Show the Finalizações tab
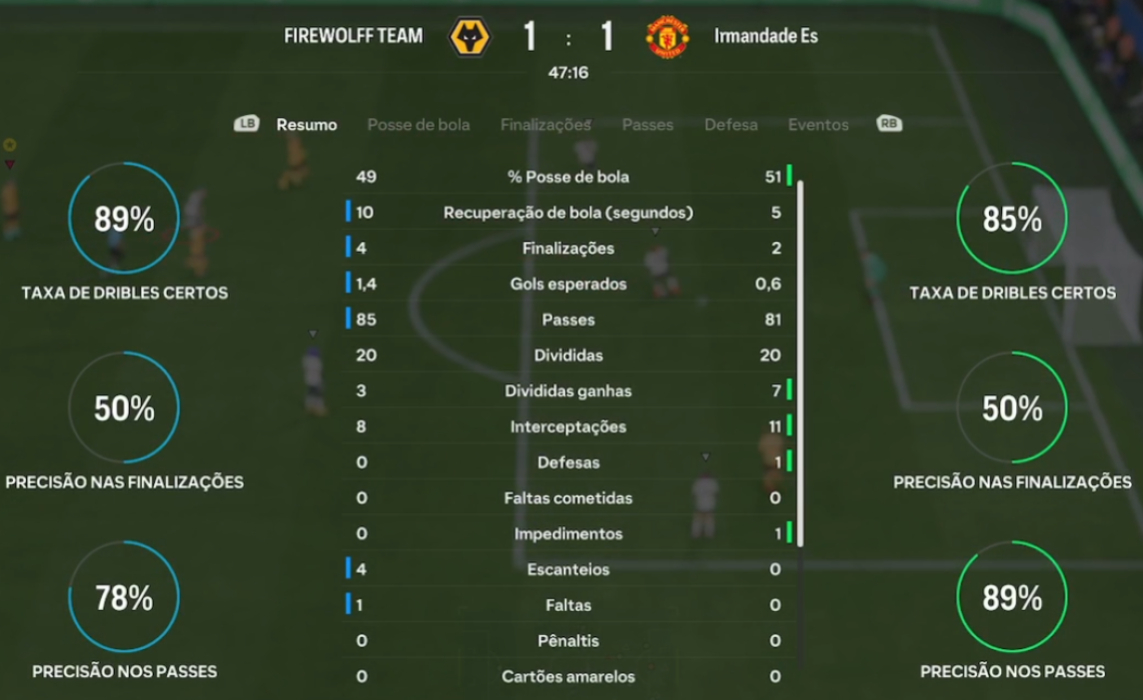 pos(545,125)
